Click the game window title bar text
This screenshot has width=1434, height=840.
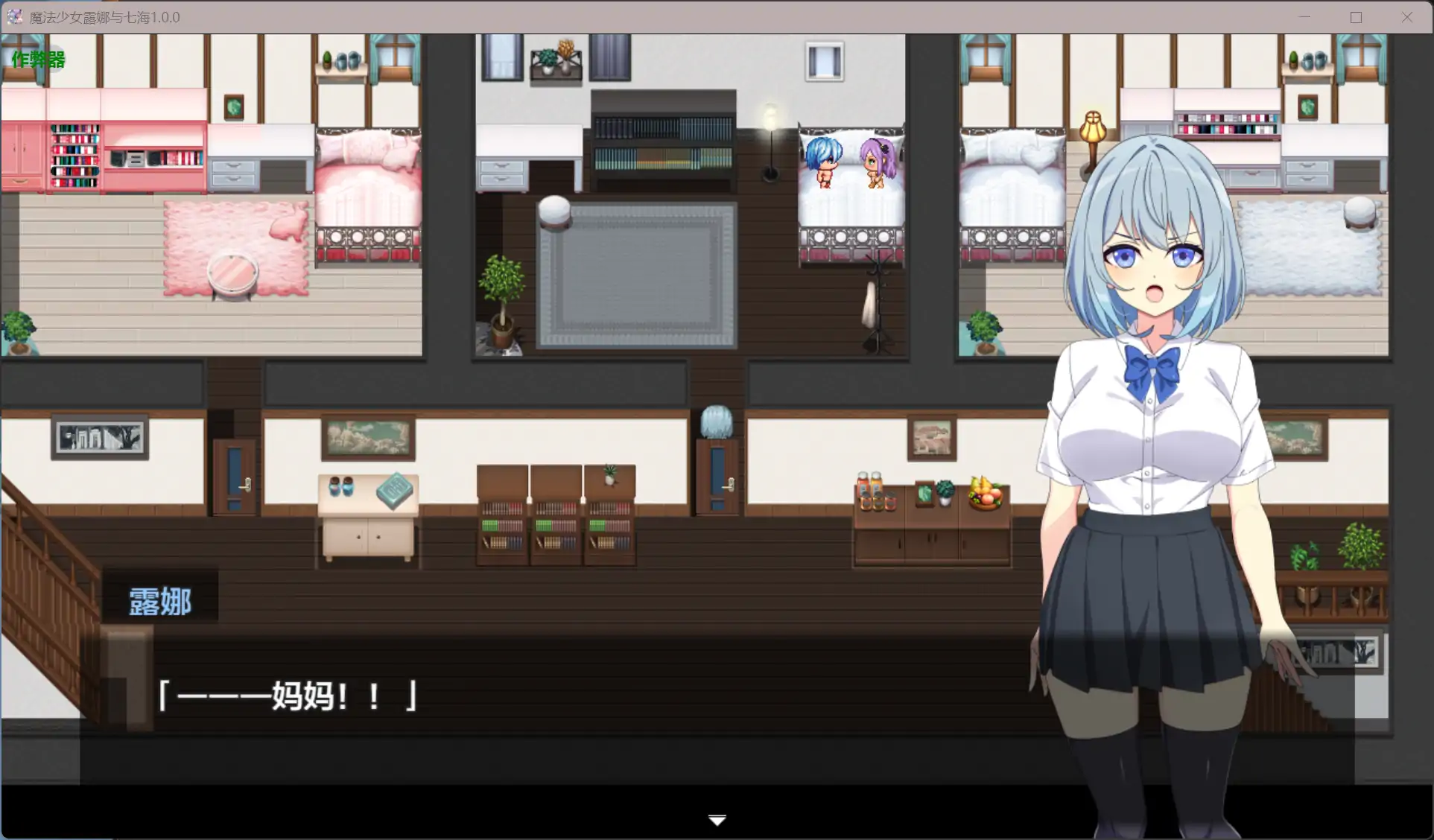104,16
